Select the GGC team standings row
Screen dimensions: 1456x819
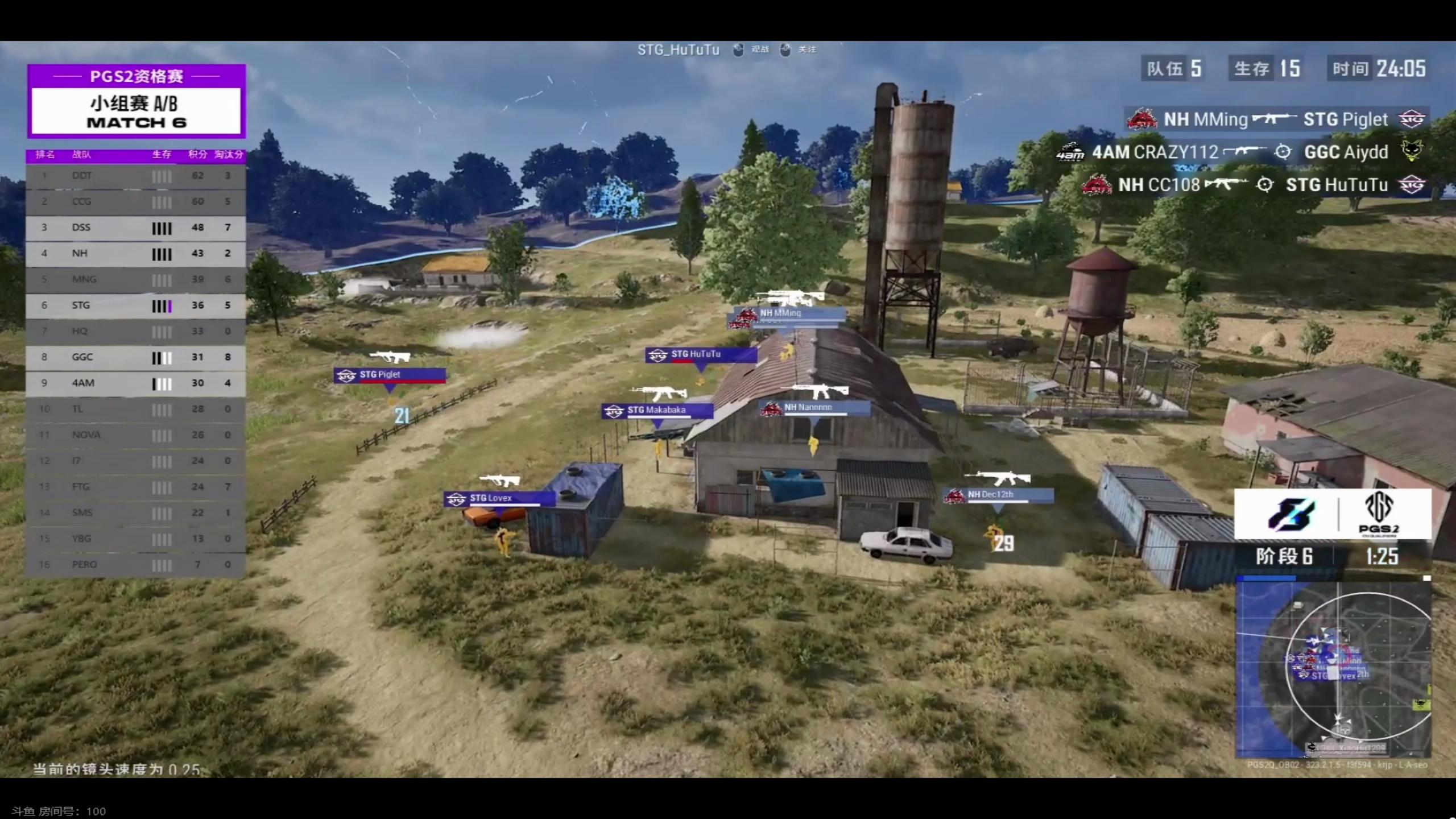135,357
